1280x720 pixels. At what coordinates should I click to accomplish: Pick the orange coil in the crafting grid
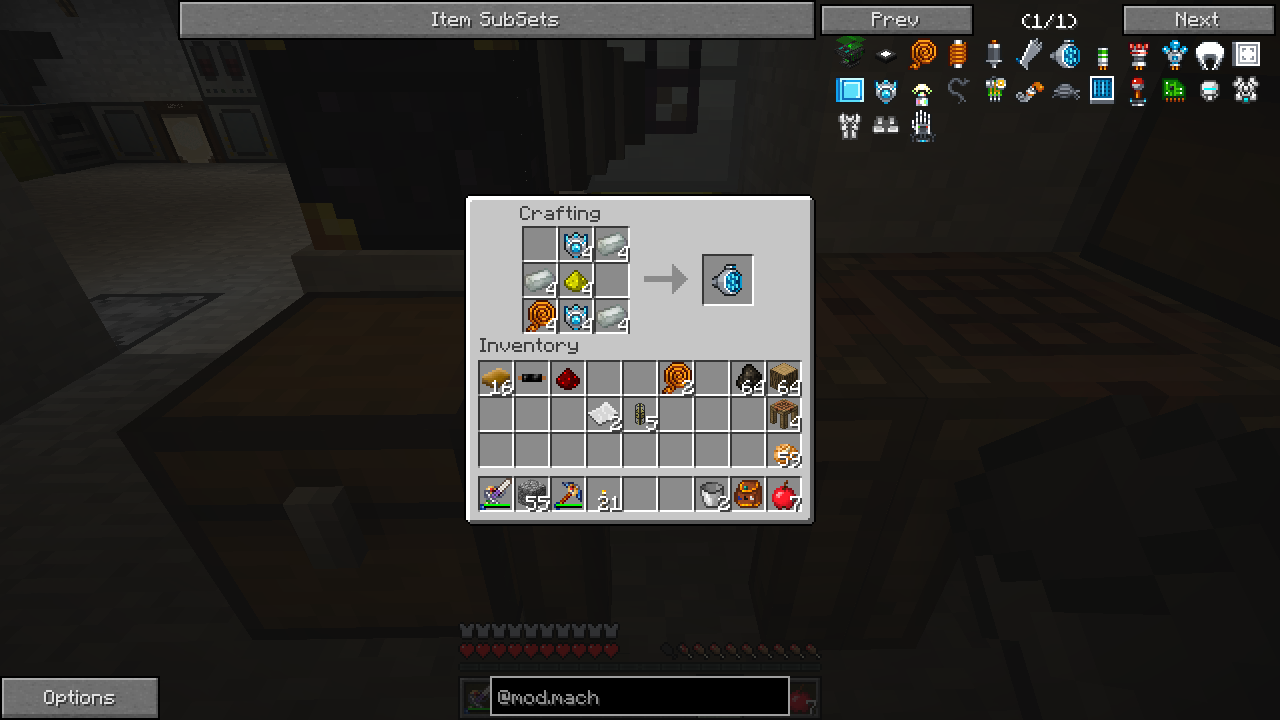(x=539, y=317)
